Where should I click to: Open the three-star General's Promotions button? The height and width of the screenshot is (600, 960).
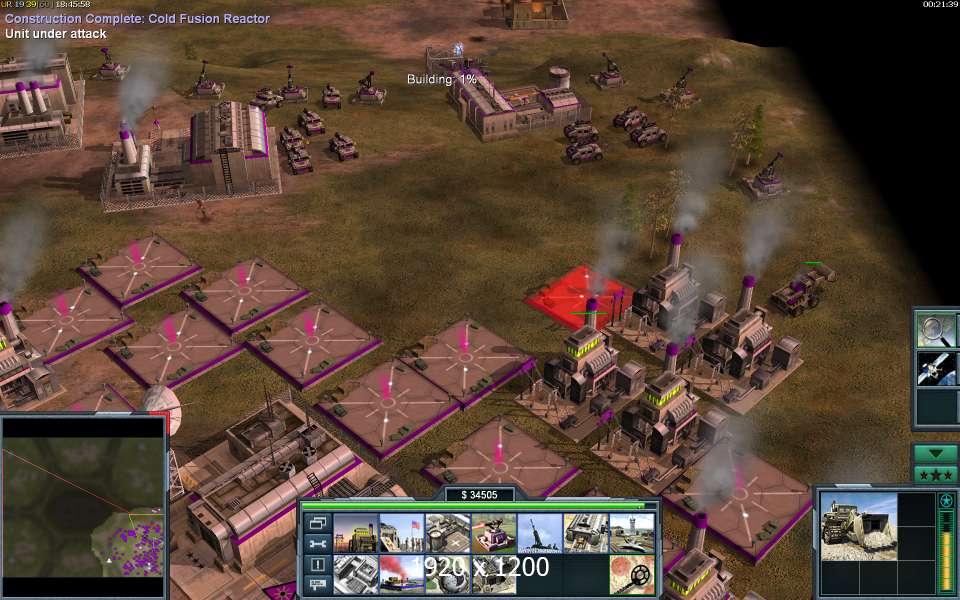tap(935, 474)
